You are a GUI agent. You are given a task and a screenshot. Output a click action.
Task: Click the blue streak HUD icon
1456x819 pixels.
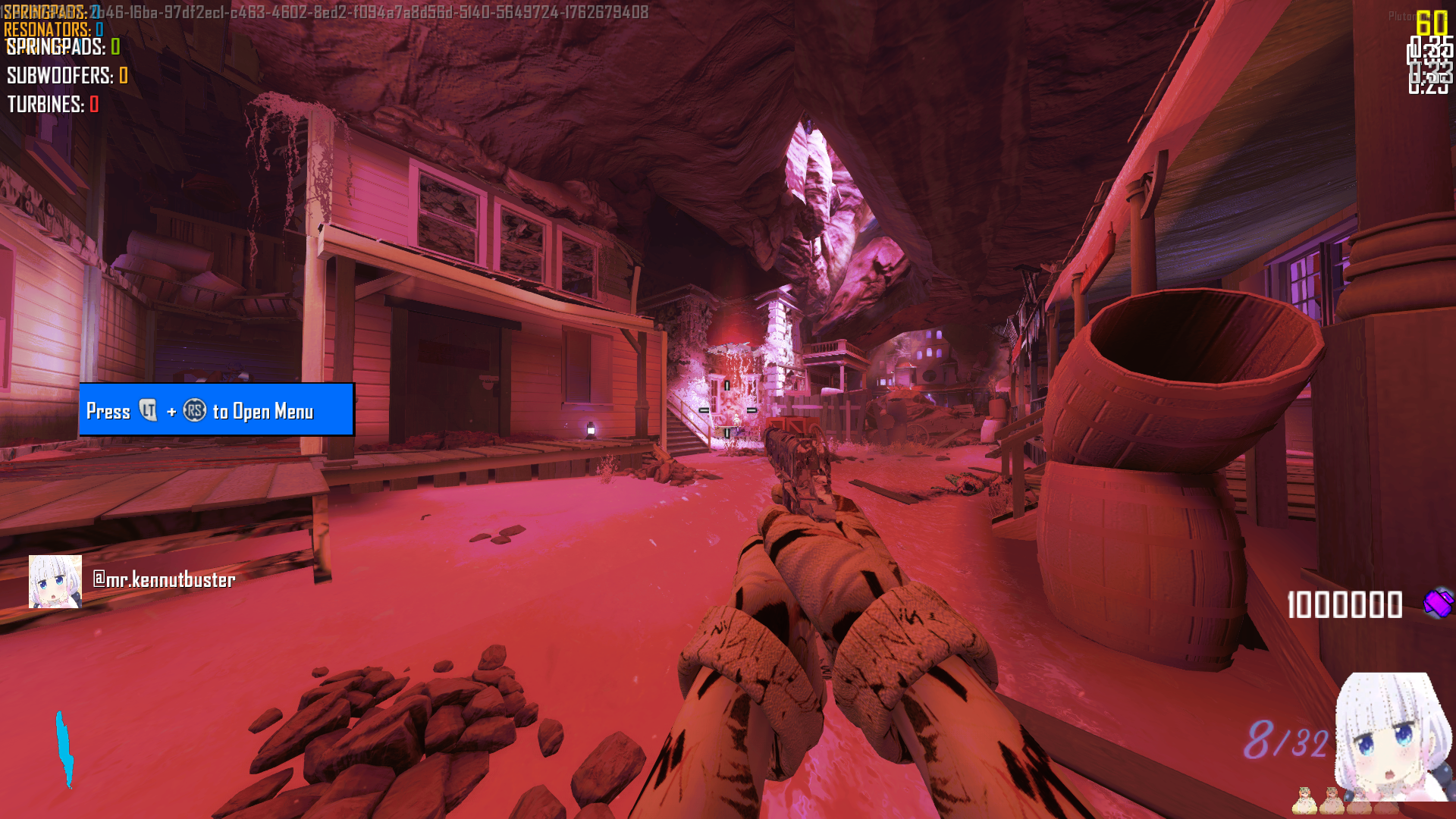(65, 749)
